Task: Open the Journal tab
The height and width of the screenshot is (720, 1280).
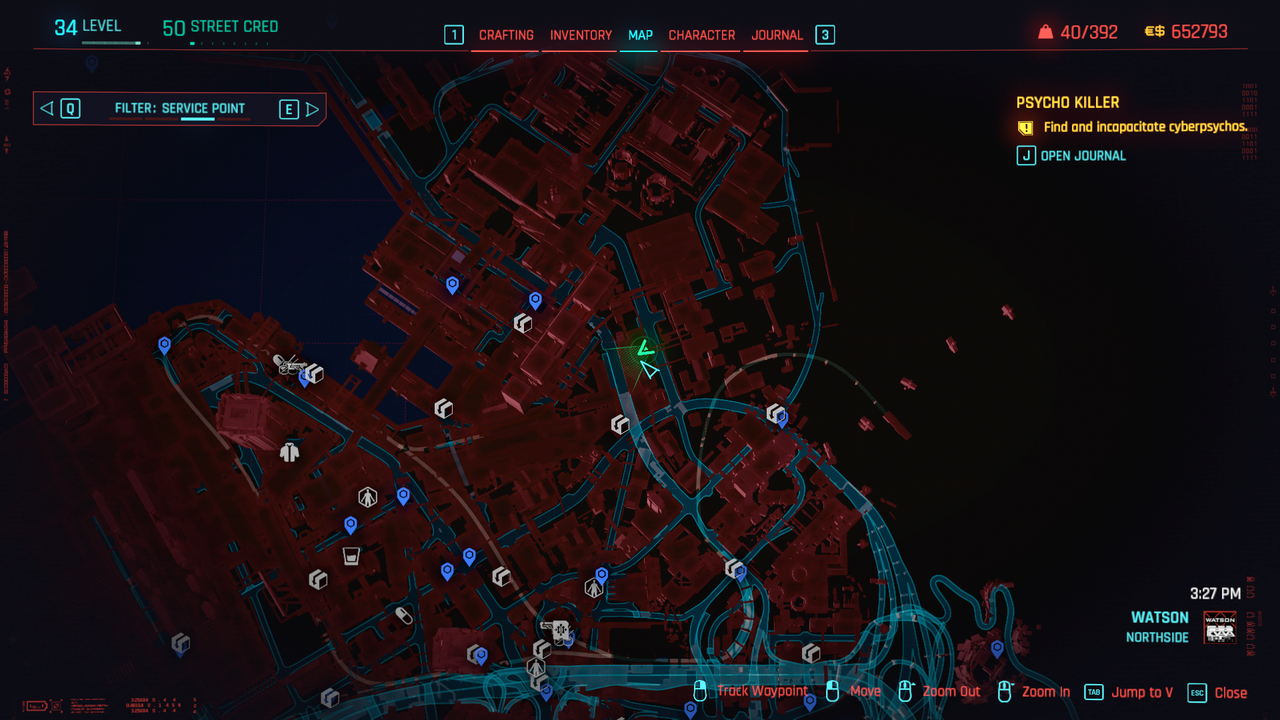Action: tap(777, 35)
